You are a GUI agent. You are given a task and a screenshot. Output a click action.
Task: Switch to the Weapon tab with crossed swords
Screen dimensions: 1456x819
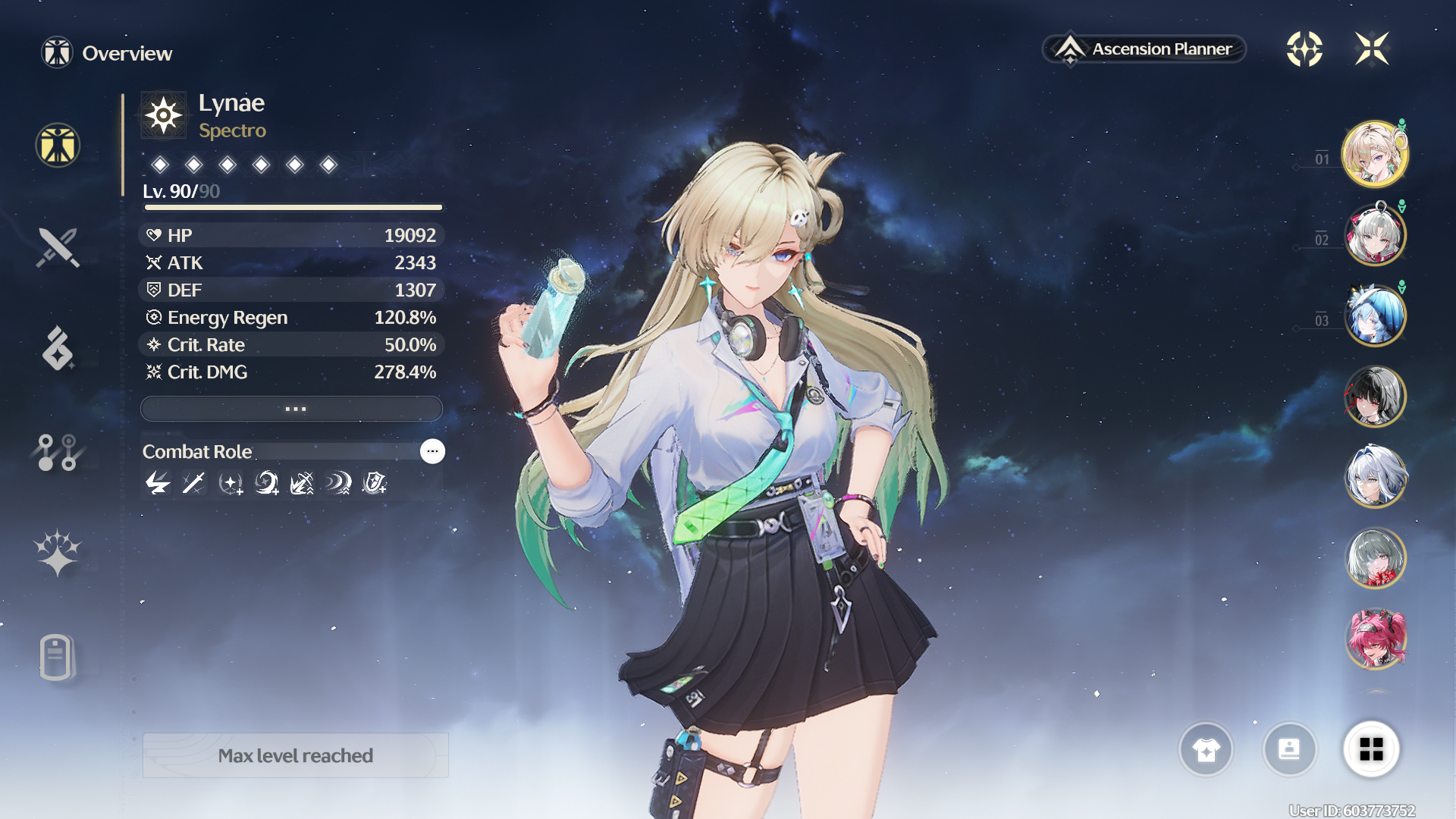click(58, 248)
